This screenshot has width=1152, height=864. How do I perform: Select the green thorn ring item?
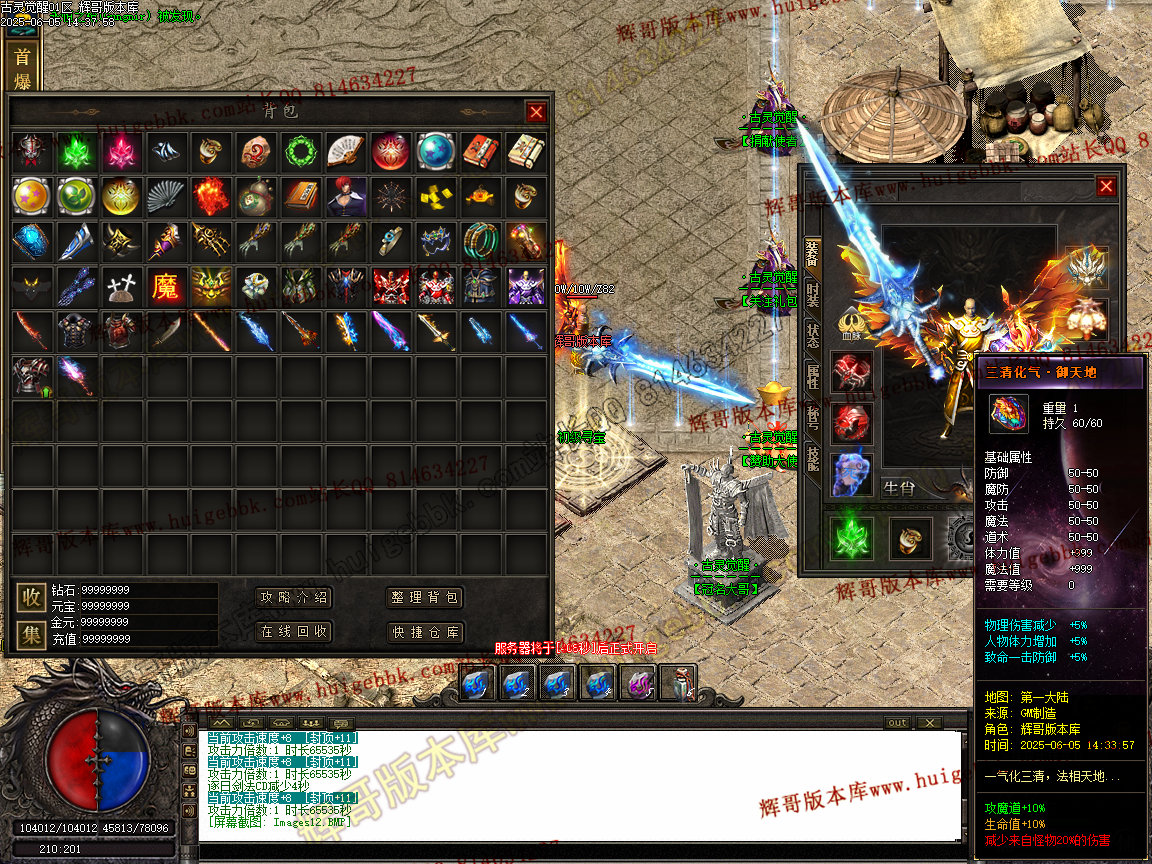[x=300, y=152]
